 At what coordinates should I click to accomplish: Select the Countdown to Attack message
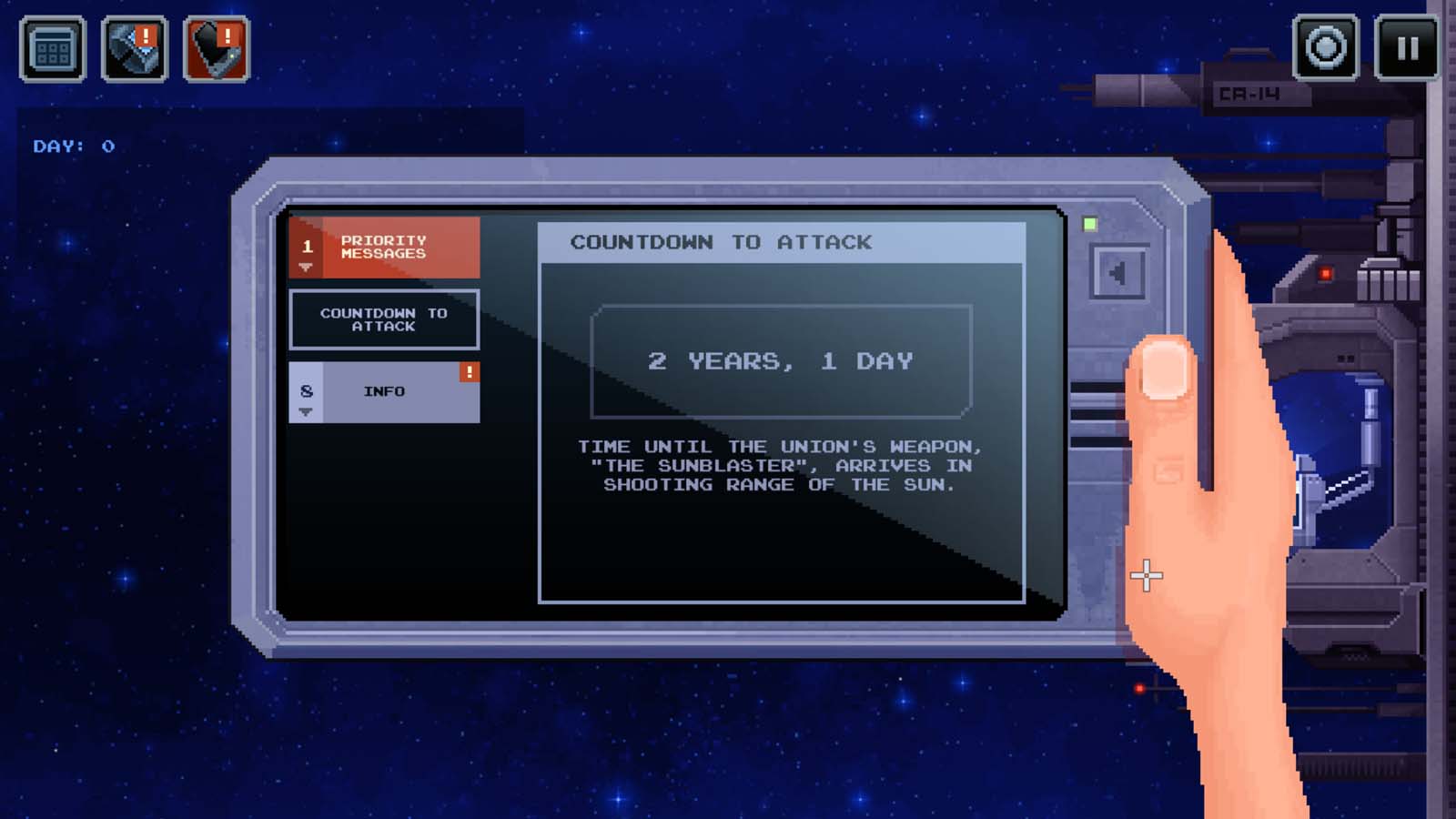pyautogui.click(x=384, y=319)
